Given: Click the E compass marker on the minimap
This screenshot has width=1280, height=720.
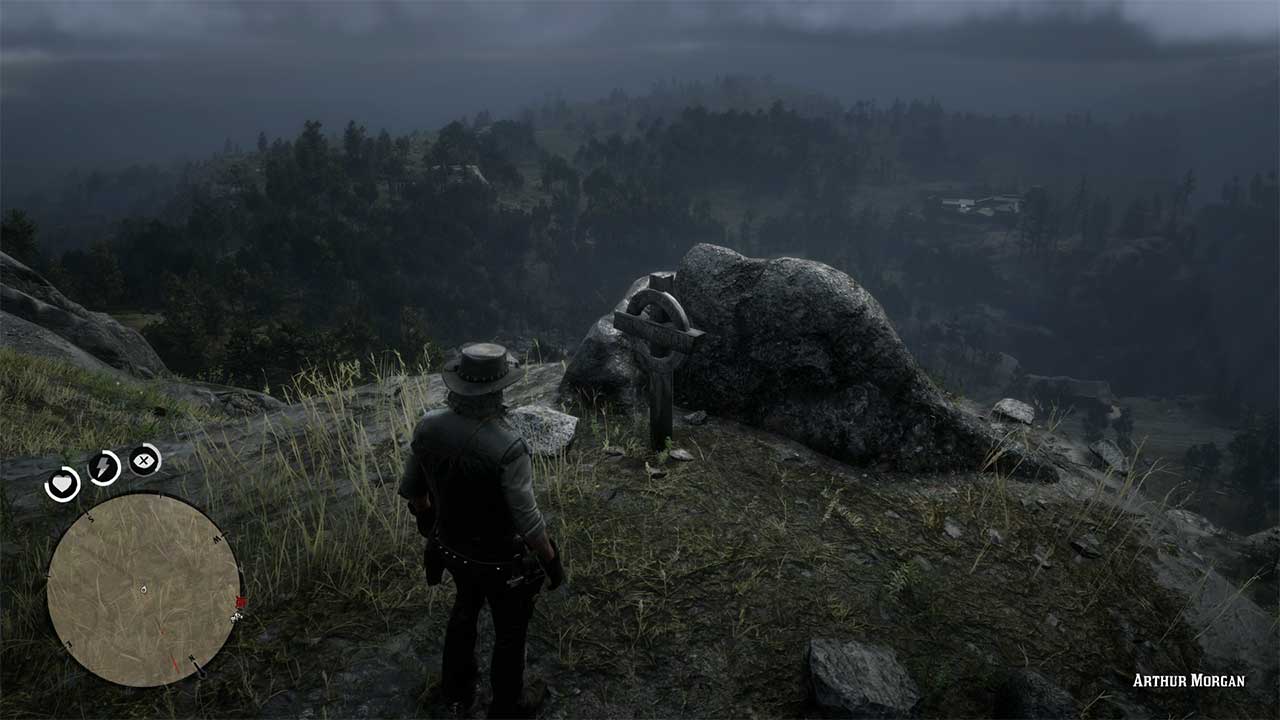Looking at the screenshot, I should pos(66,642).
